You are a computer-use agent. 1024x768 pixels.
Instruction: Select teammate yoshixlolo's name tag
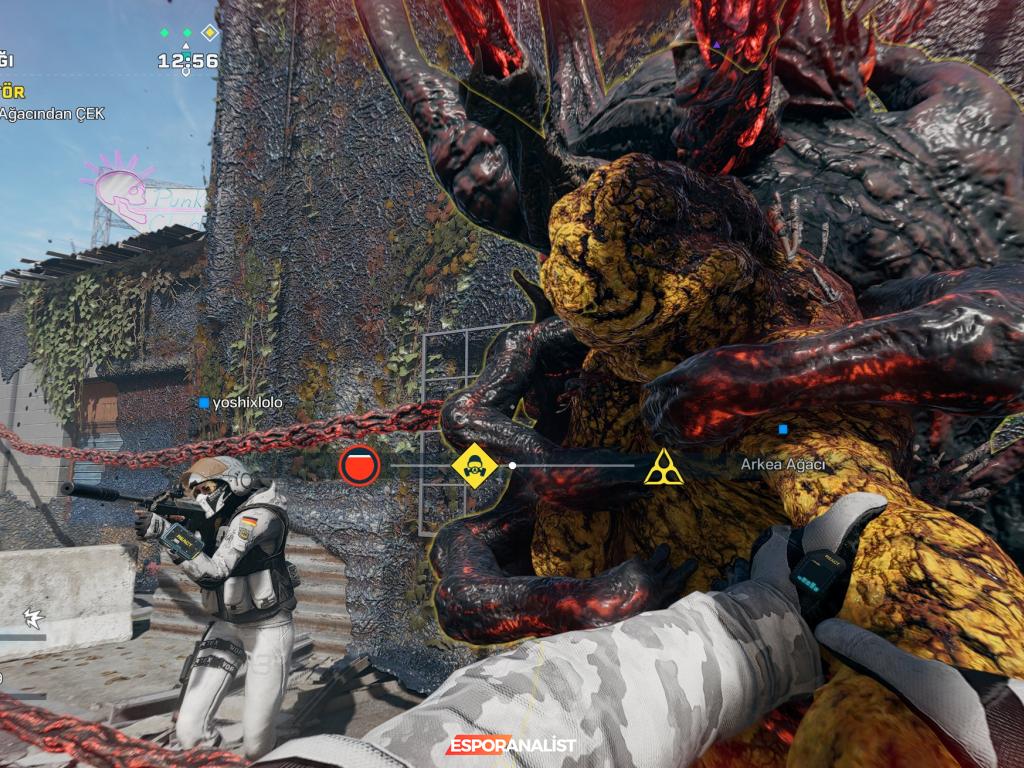(241, 403)
